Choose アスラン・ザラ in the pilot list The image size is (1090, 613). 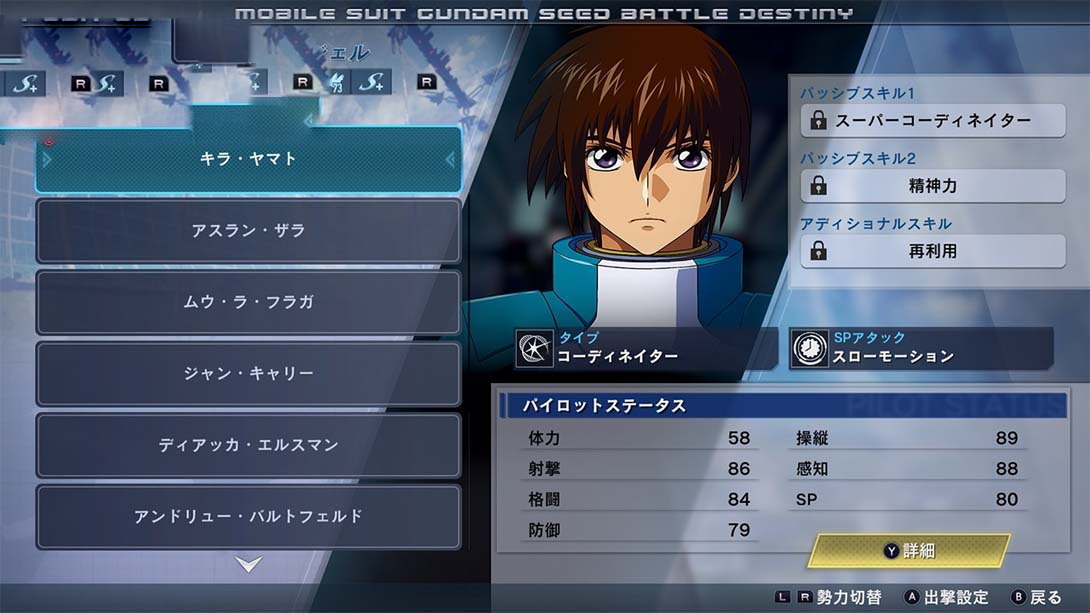click(248, 231)
